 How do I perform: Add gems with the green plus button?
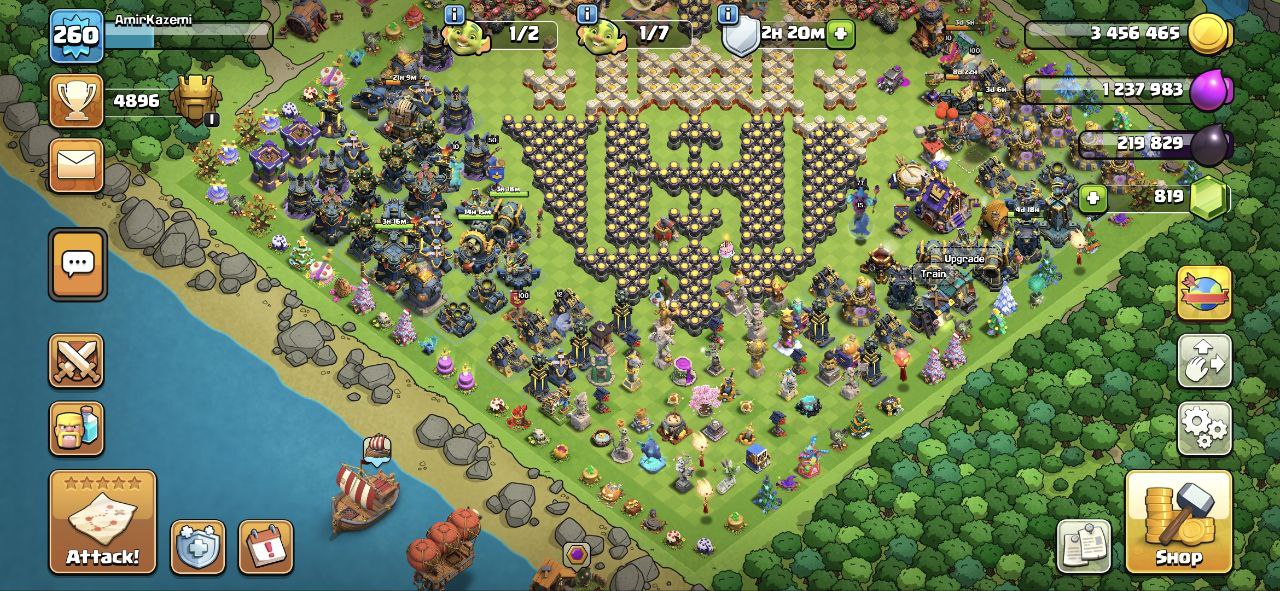tap(1093, 198)
